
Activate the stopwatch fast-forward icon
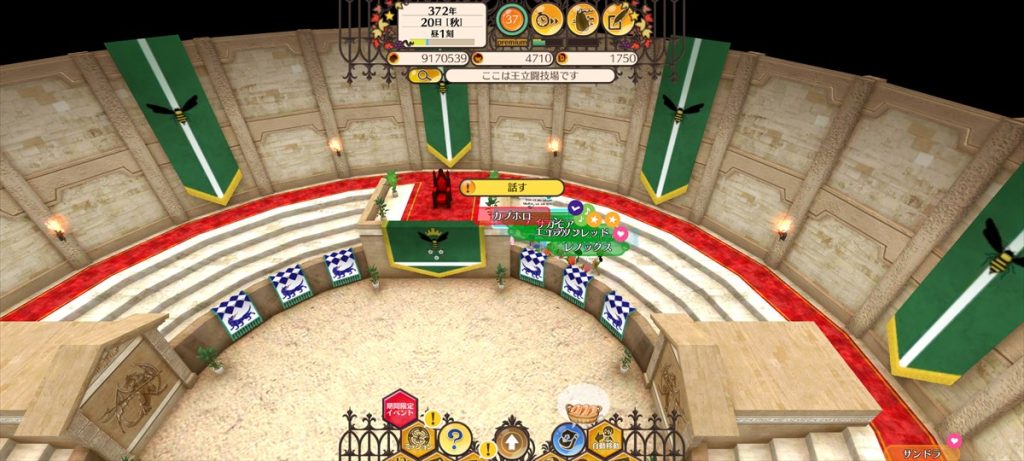pyautogui.click(x=546, y=17)
